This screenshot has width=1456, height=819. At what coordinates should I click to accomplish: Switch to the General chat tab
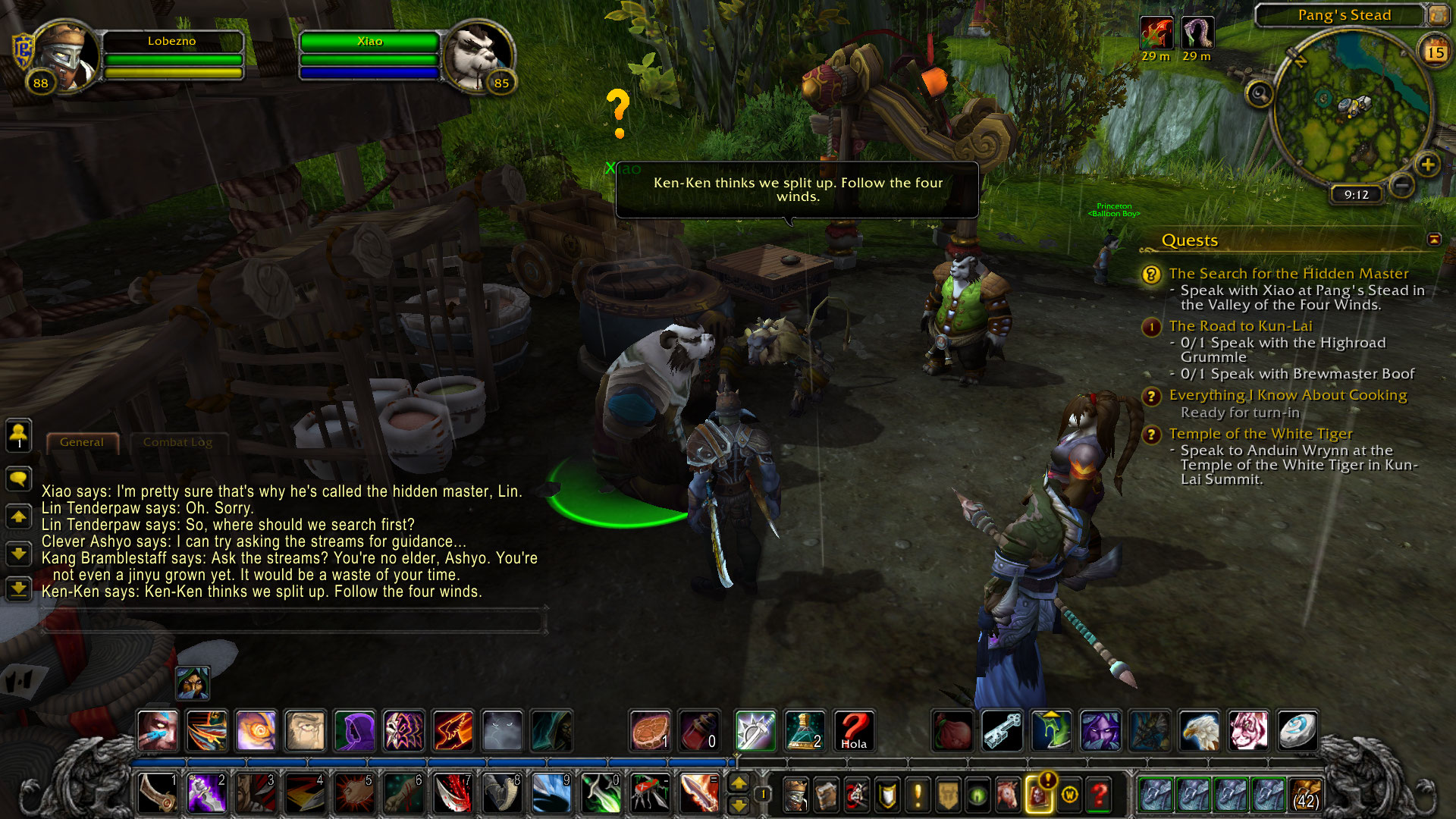click(x=82, y=442)
